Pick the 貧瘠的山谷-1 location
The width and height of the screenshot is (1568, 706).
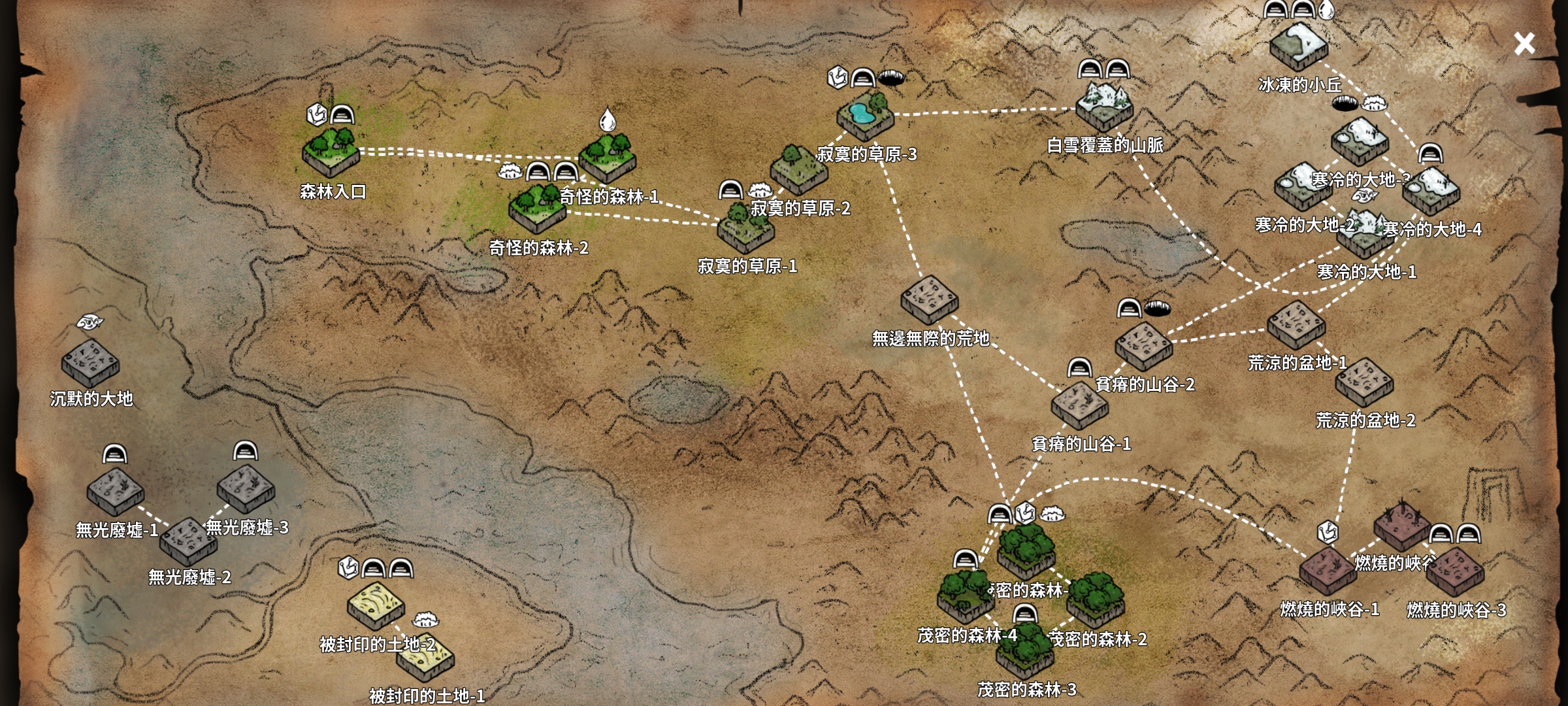pyautogui.click(x=1079, y=405)
